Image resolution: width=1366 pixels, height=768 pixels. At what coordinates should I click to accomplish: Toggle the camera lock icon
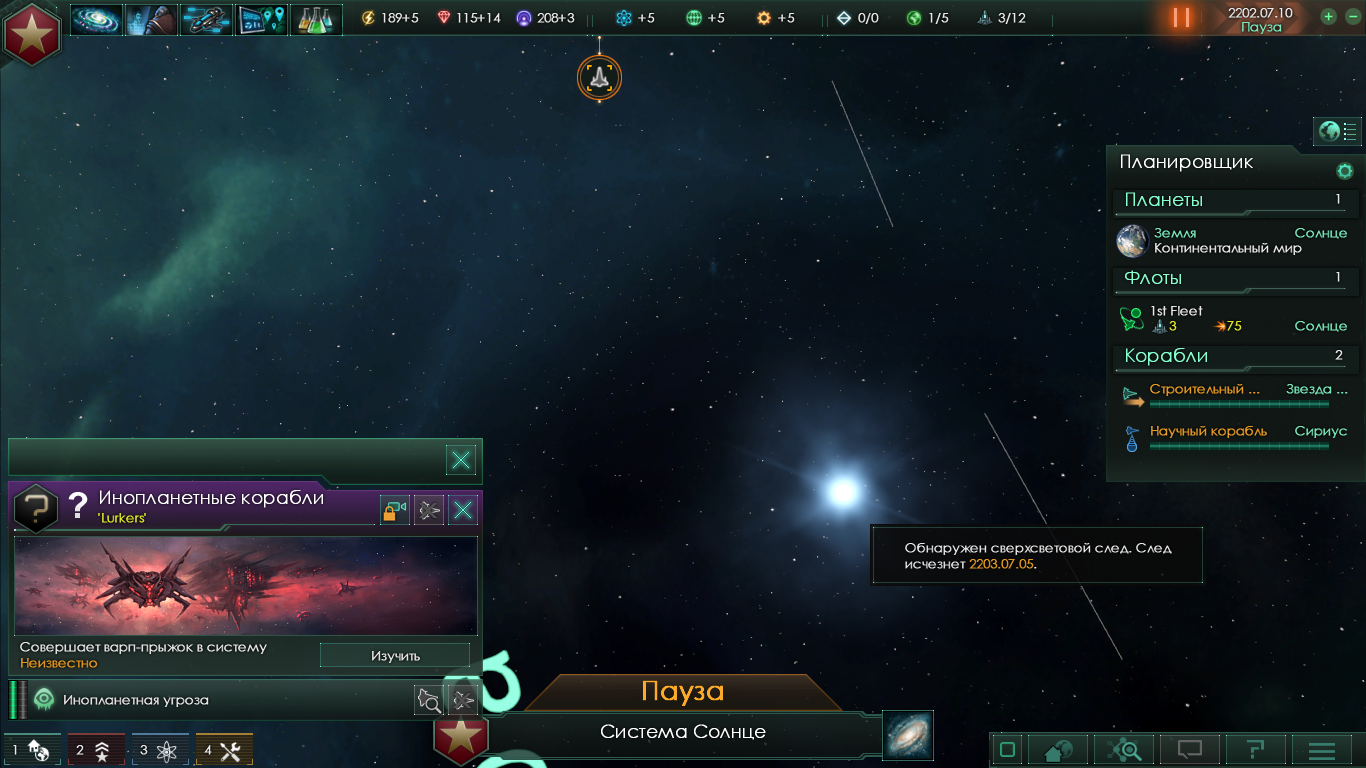[394, 511]
